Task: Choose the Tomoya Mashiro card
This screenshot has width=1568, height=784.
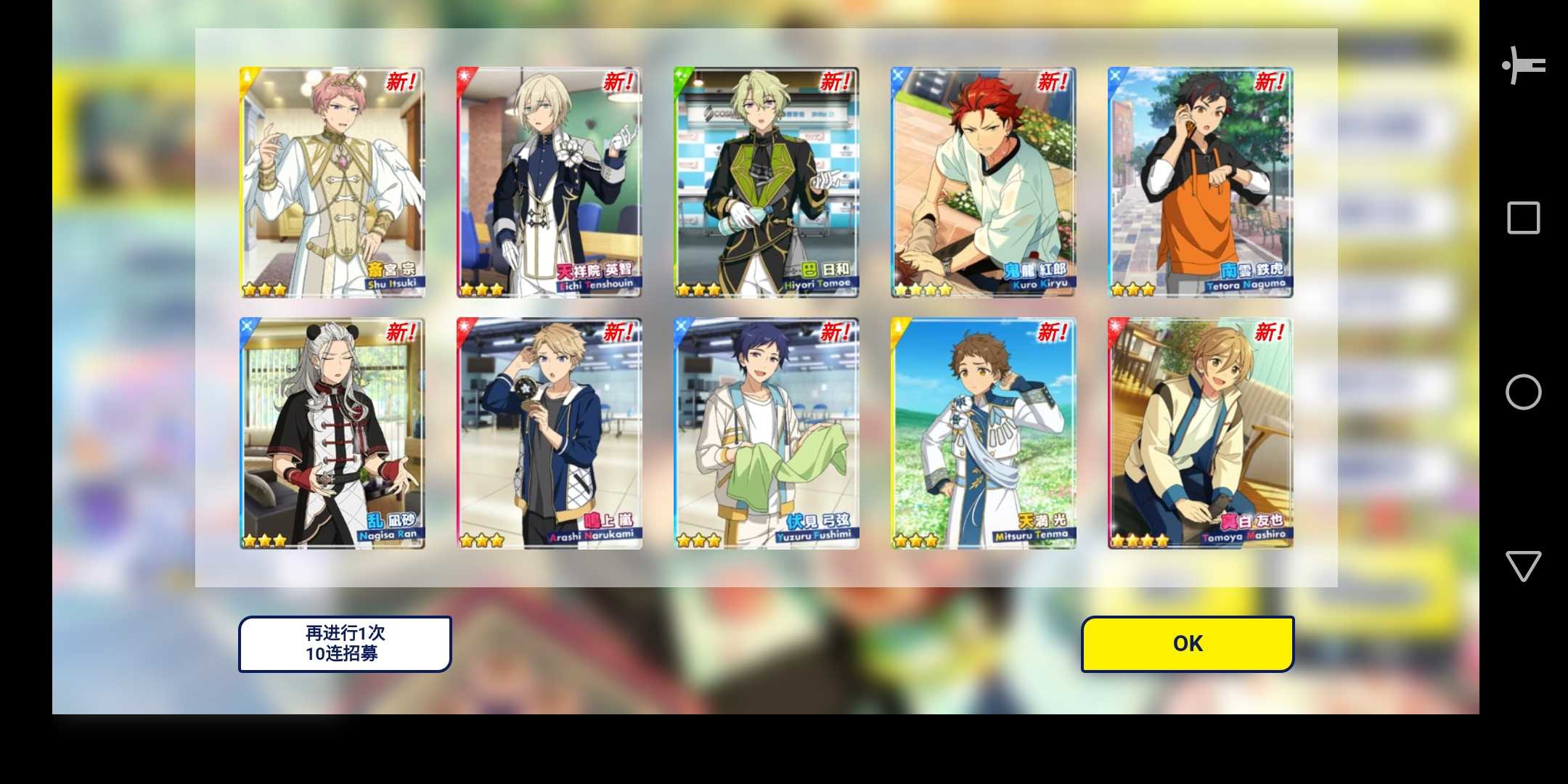Action: pos(1200,433)
